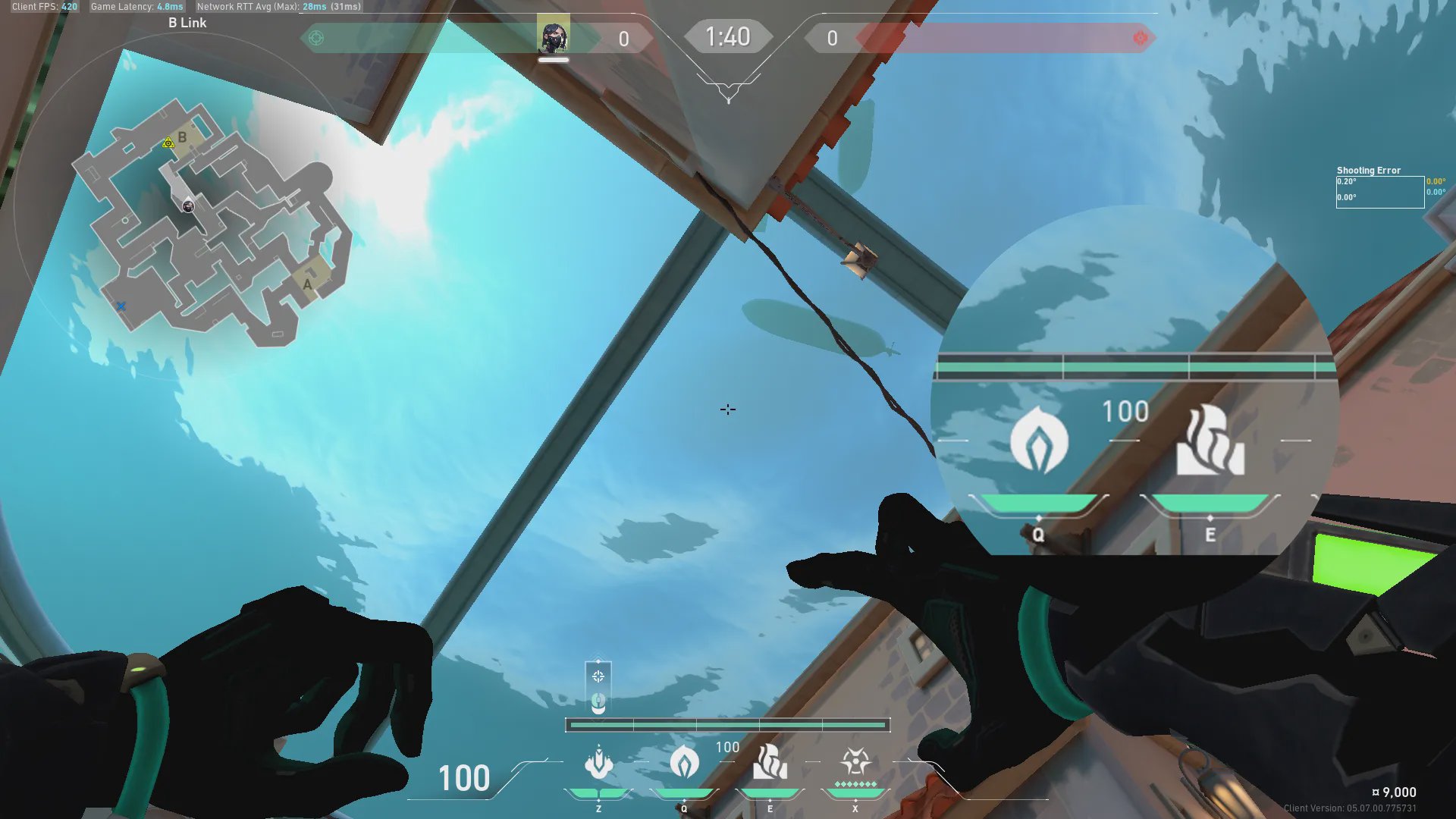This screenshot has height=819, width=1456.
Task: Click the equipped weapon indicator above the fuel bar
Action: click(598, 687)
